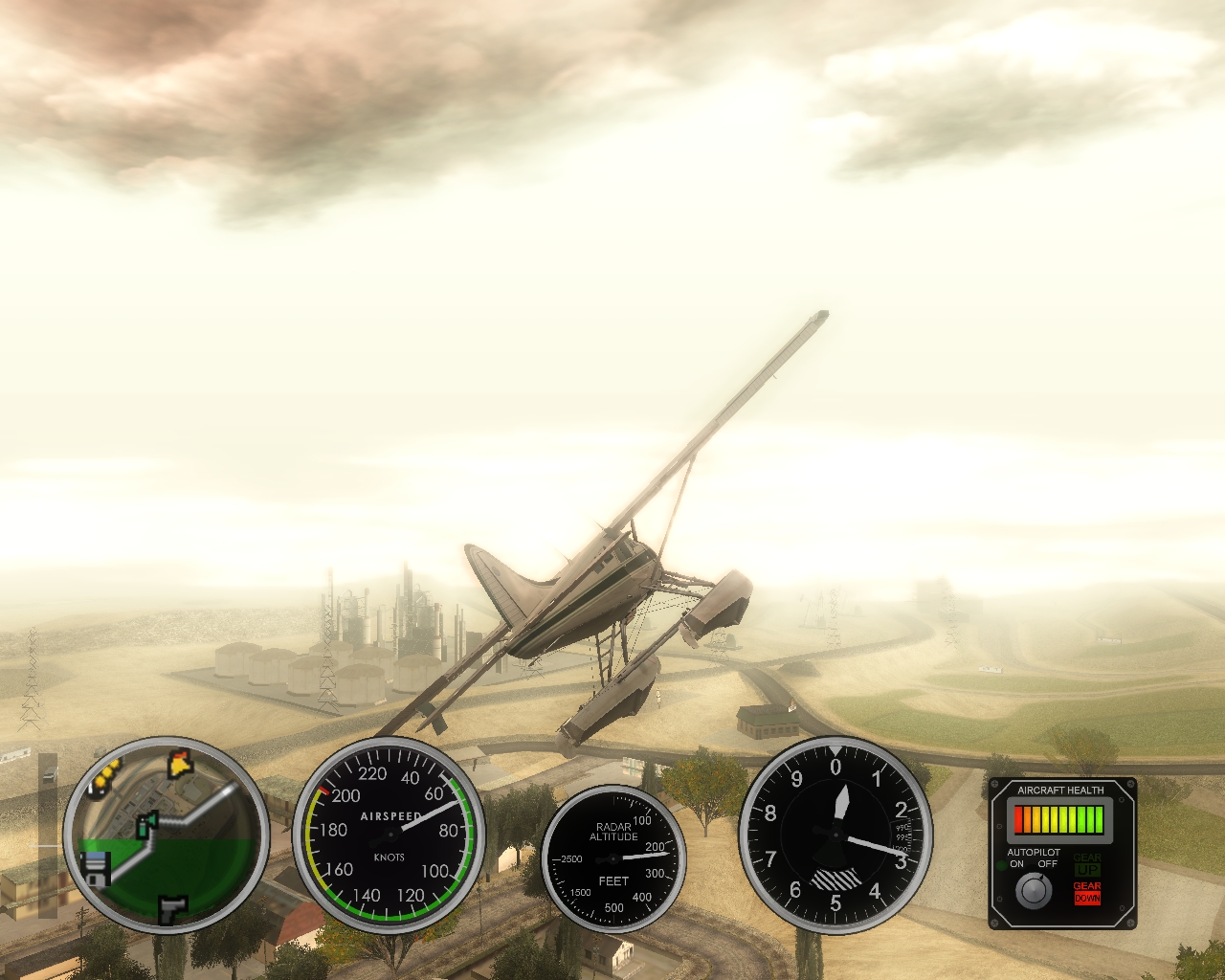Select the green spray can icon on minimap
The height and width of the screenshot is (980, 1225).
pos(147,825)
